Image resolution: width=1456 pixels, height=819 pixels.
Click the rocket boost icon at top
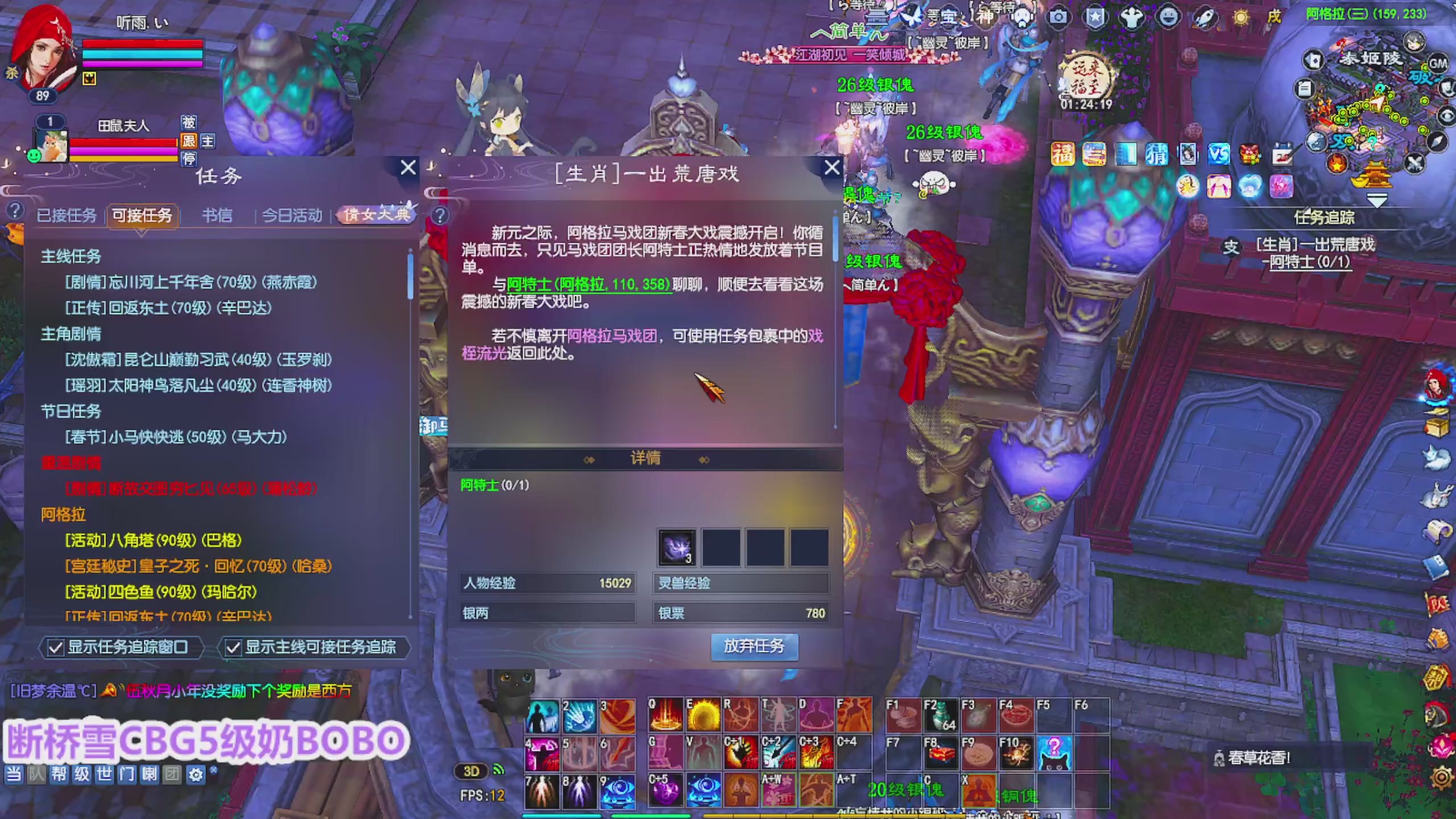(x=1206, y=18)
